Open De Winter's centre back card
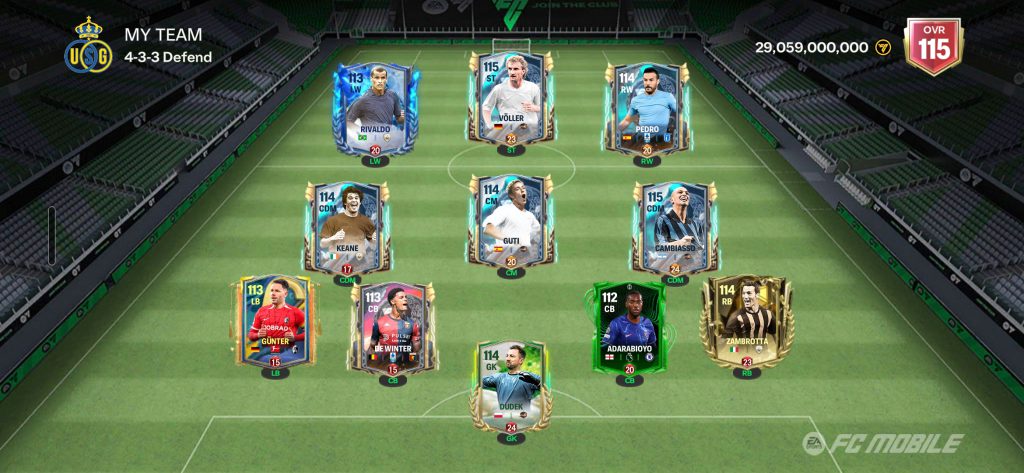This screenshot has height=473, width=1024. click(x=392, y=327)
